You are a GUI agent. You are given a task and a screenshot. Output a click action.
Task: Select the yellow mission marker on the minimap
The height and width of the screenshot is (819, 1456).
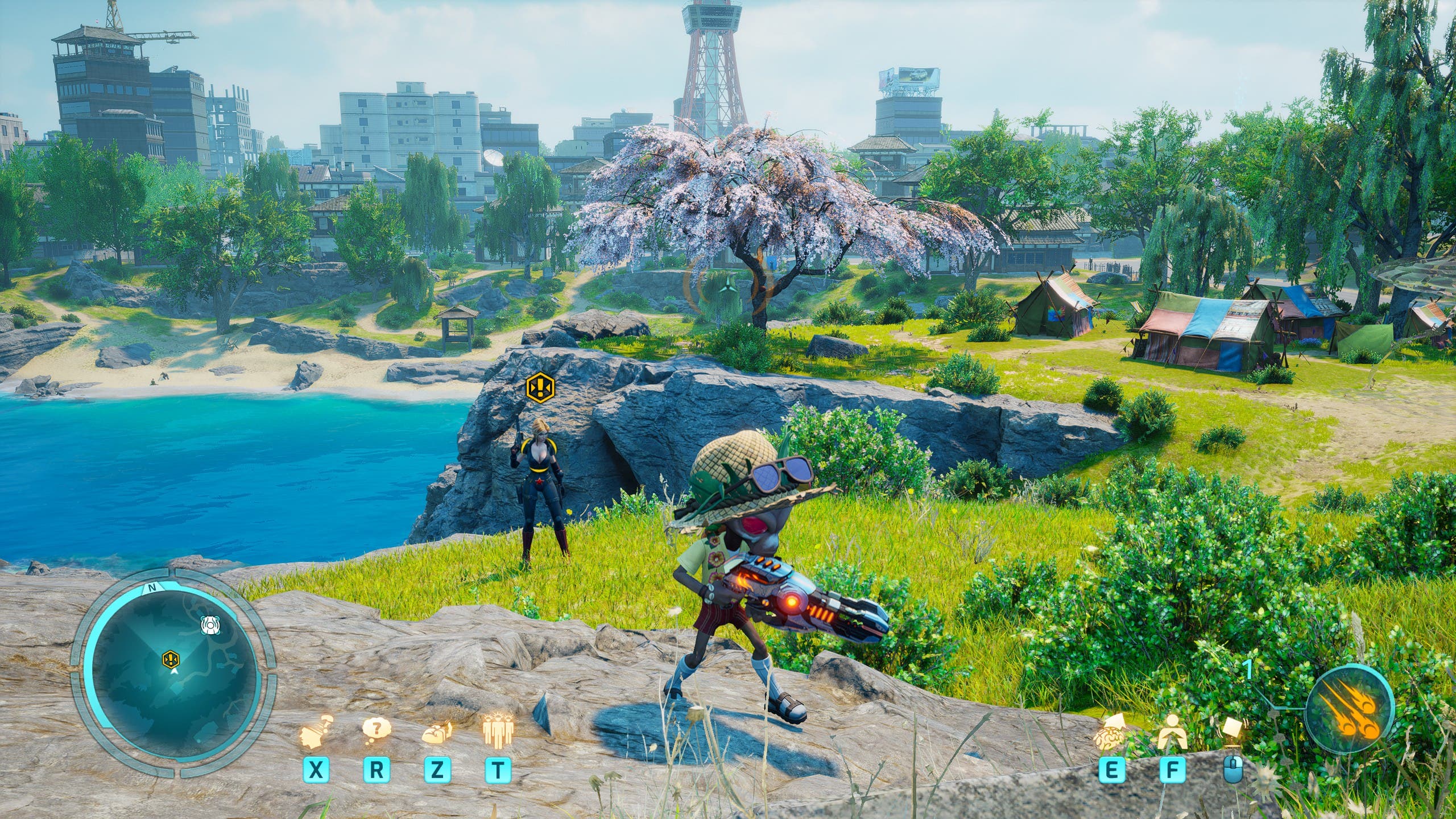click(171, 659)
